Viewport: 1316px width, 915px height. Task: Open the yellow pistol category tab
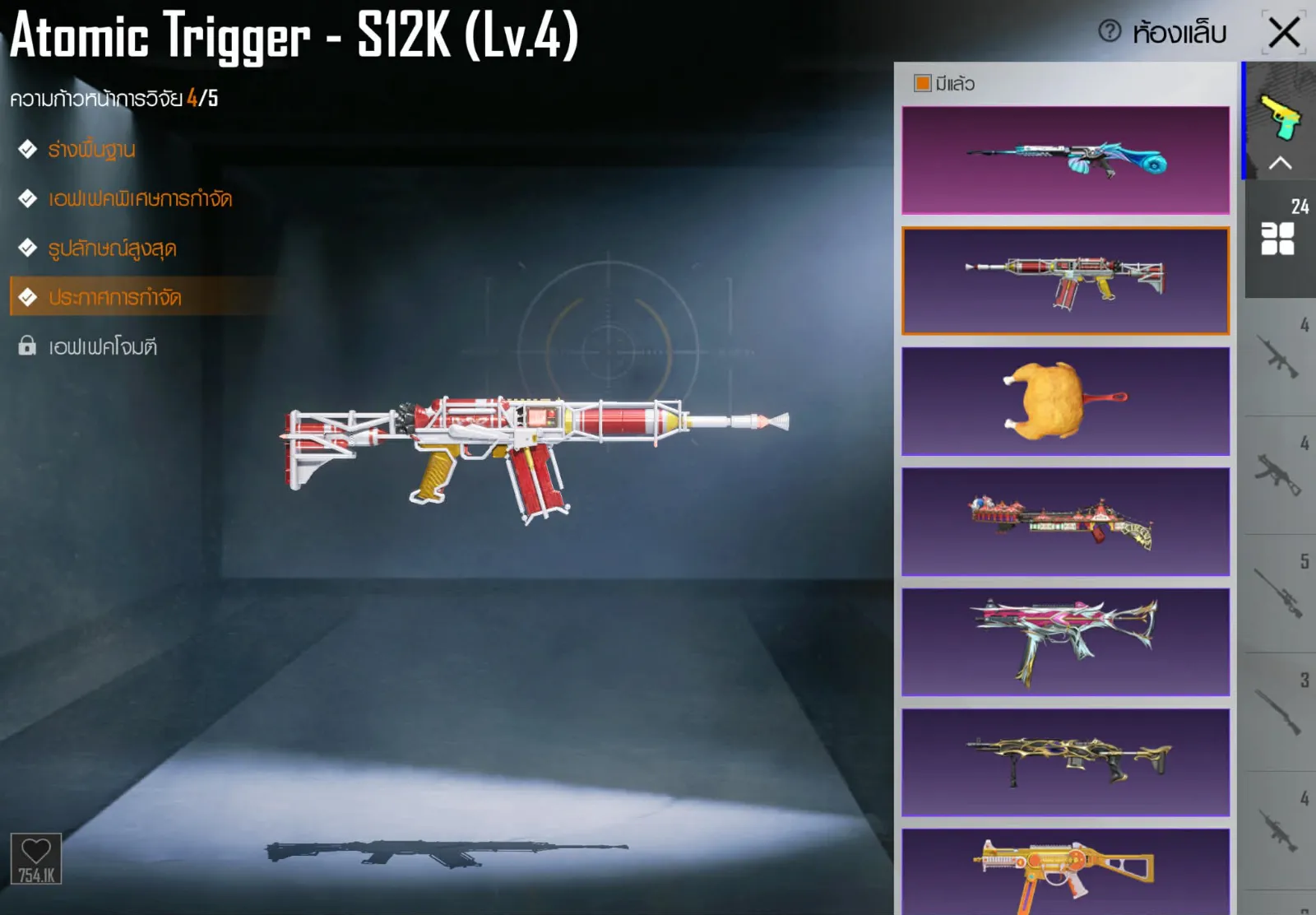(1280, 118)
